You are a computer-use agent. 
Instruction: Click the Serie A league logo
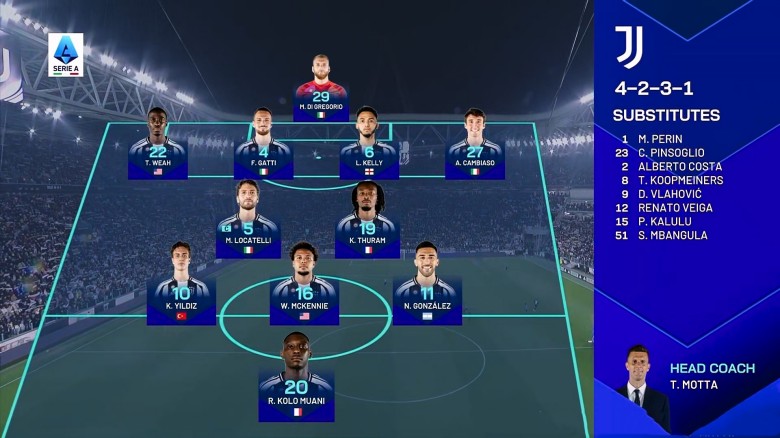point(66,55)
